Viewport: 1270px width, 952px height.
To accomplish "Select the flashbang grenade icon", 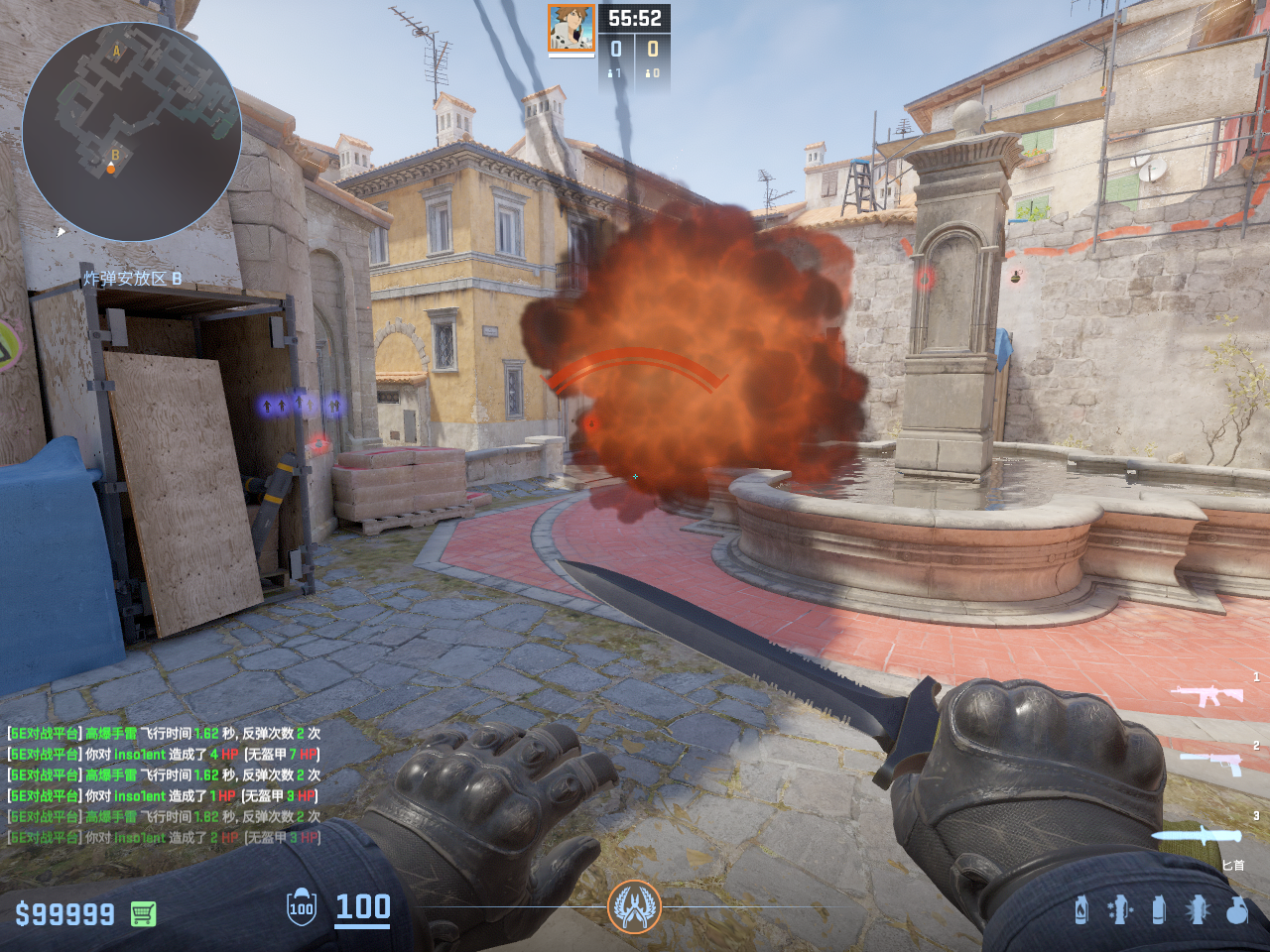I will point(1198,909).
